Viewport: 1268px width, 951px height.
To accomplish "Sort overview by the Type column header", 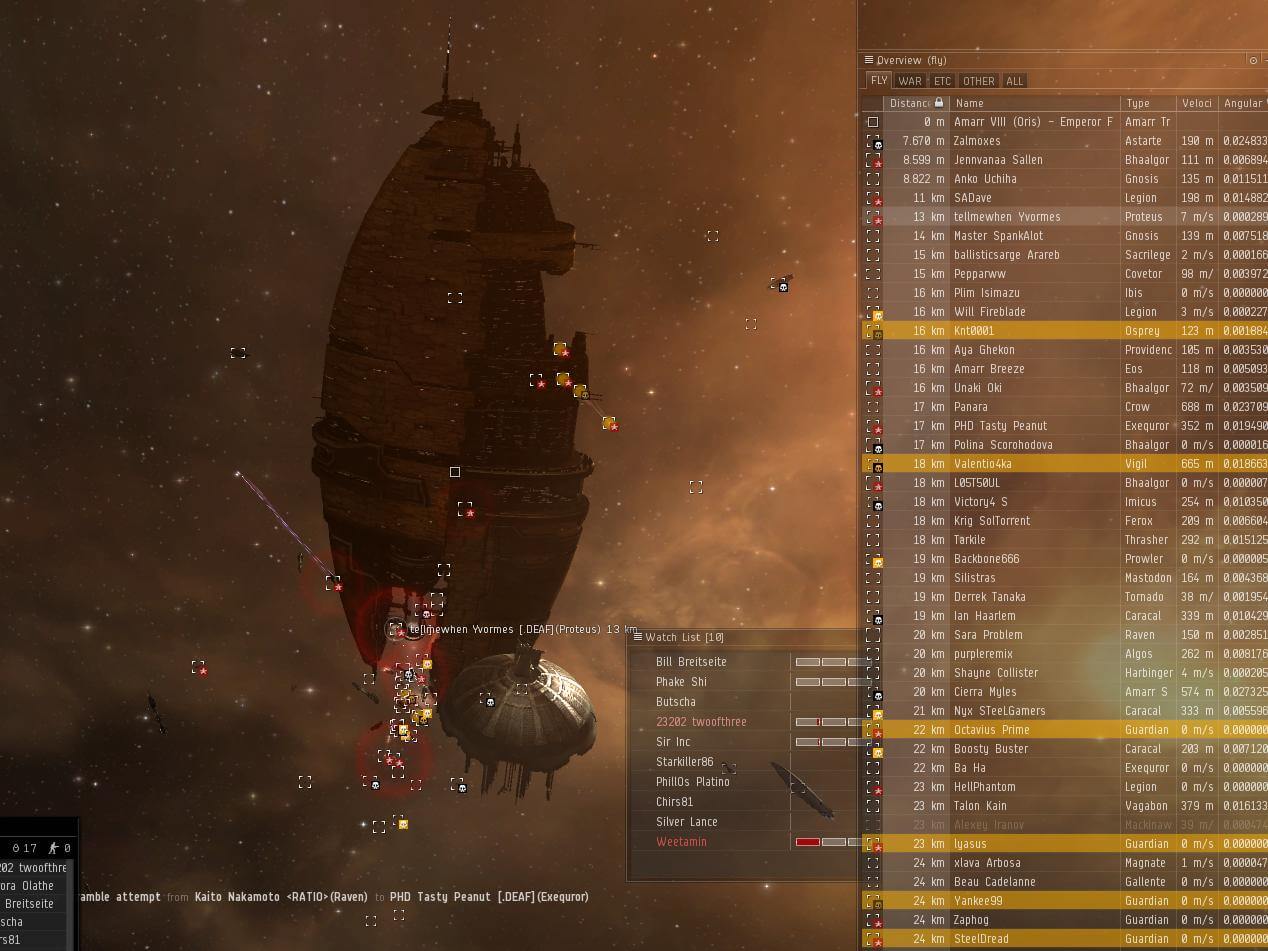I will 1147,103.
